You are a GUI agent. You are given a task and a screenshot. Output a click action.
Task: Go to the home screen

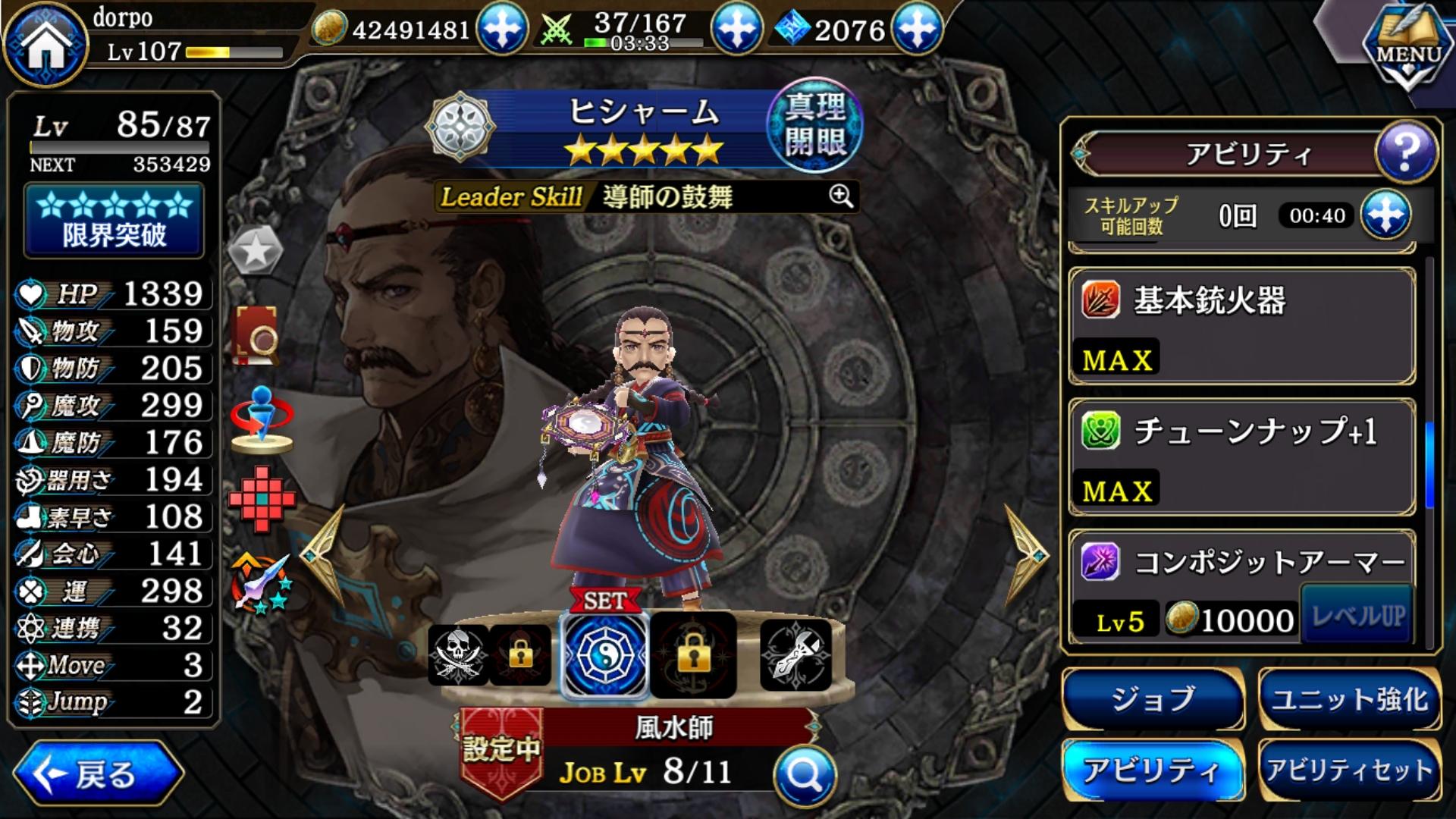click(45, 45)
